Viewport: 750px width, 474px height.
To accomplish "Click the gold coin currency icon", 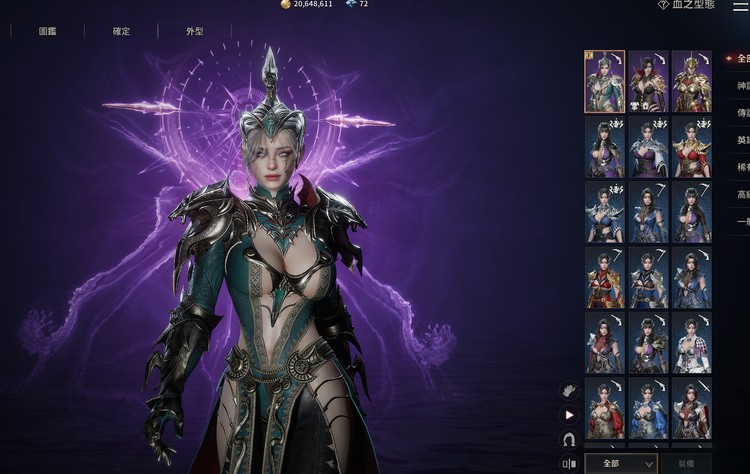I will click(285, 5).
